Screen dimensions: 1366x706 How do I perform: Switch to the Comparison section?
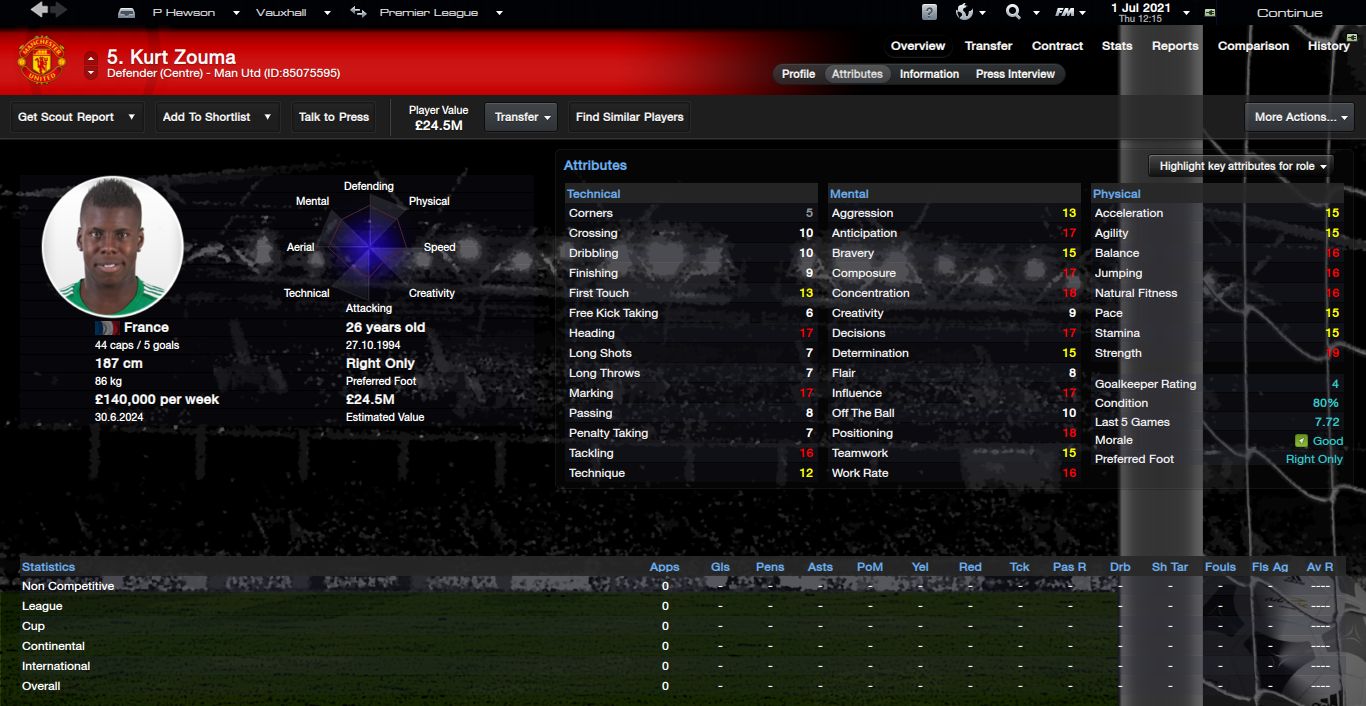pyautogui.click(x=1253, y=46)
